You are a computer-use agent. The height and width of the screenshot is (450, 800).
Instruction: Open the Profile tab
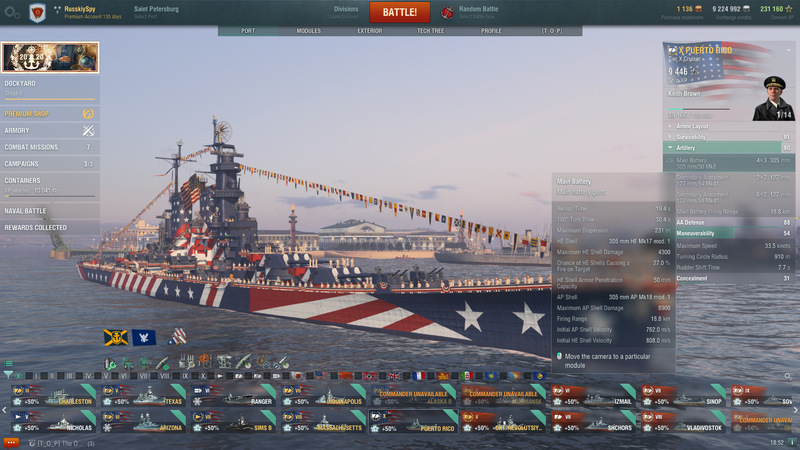pos(491,31)
